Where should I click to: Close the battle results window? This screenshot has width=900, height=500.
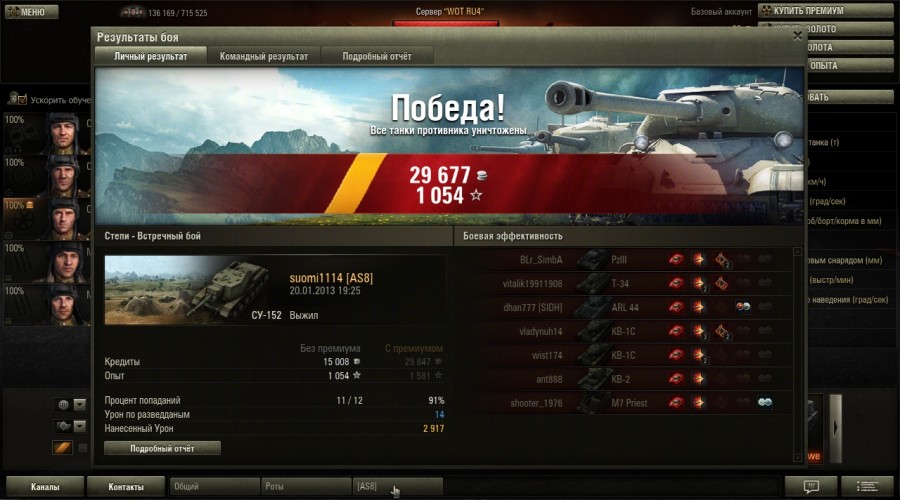point(797,35)
